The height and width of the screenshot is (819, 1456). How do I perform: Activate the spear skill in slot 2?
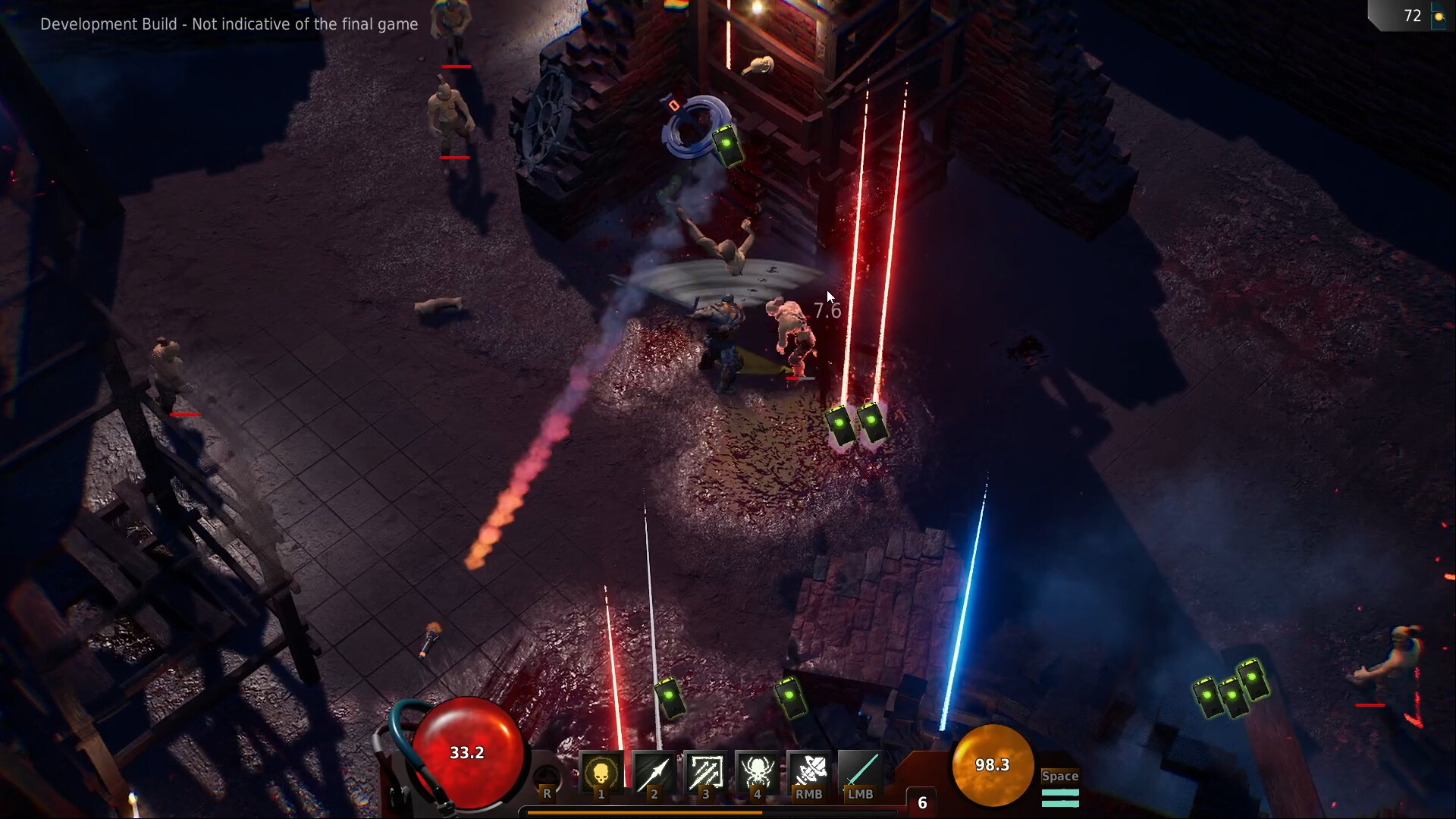point(654,773)
